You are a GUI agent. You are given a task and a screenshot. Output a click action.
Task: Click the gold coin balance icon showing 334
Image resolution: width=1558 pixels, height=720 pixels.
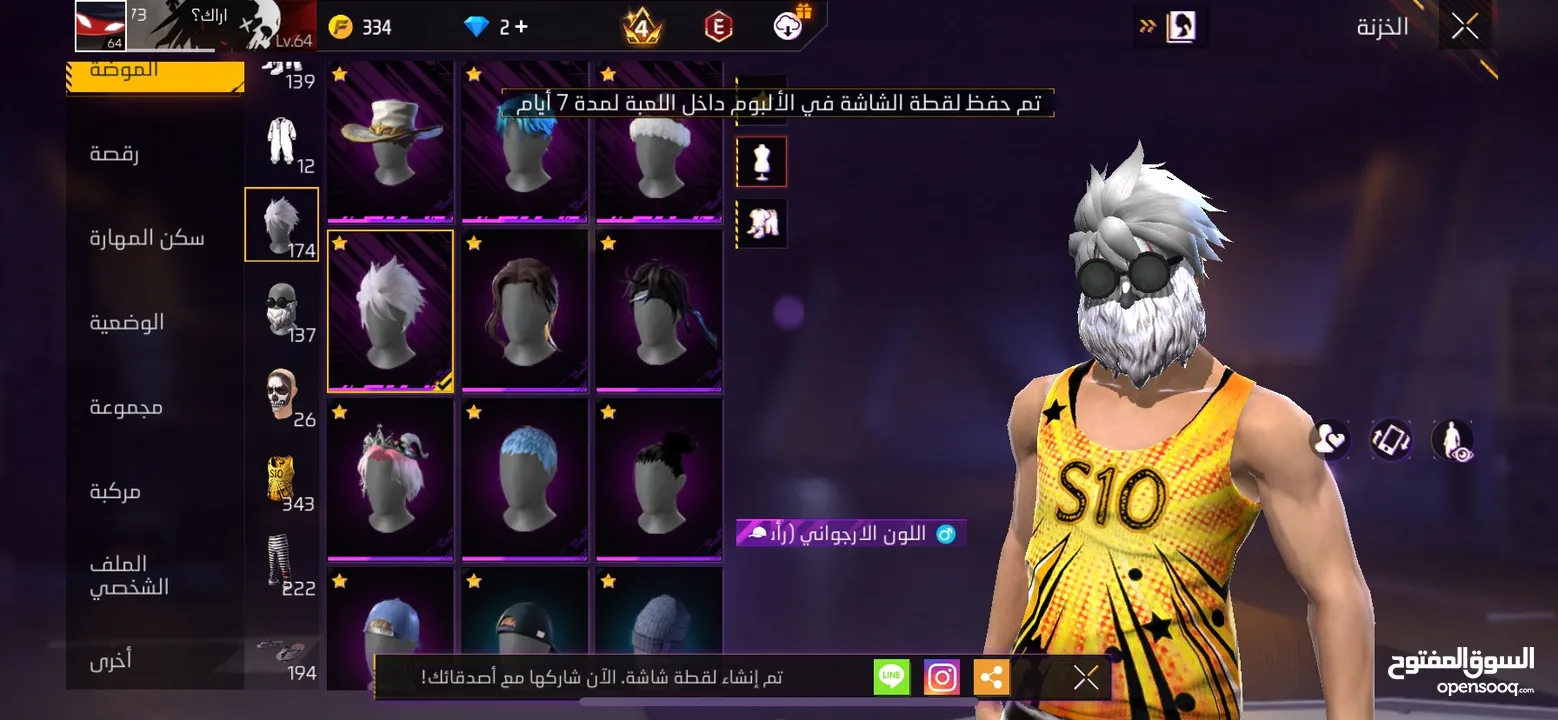click(x=341, y=25)
